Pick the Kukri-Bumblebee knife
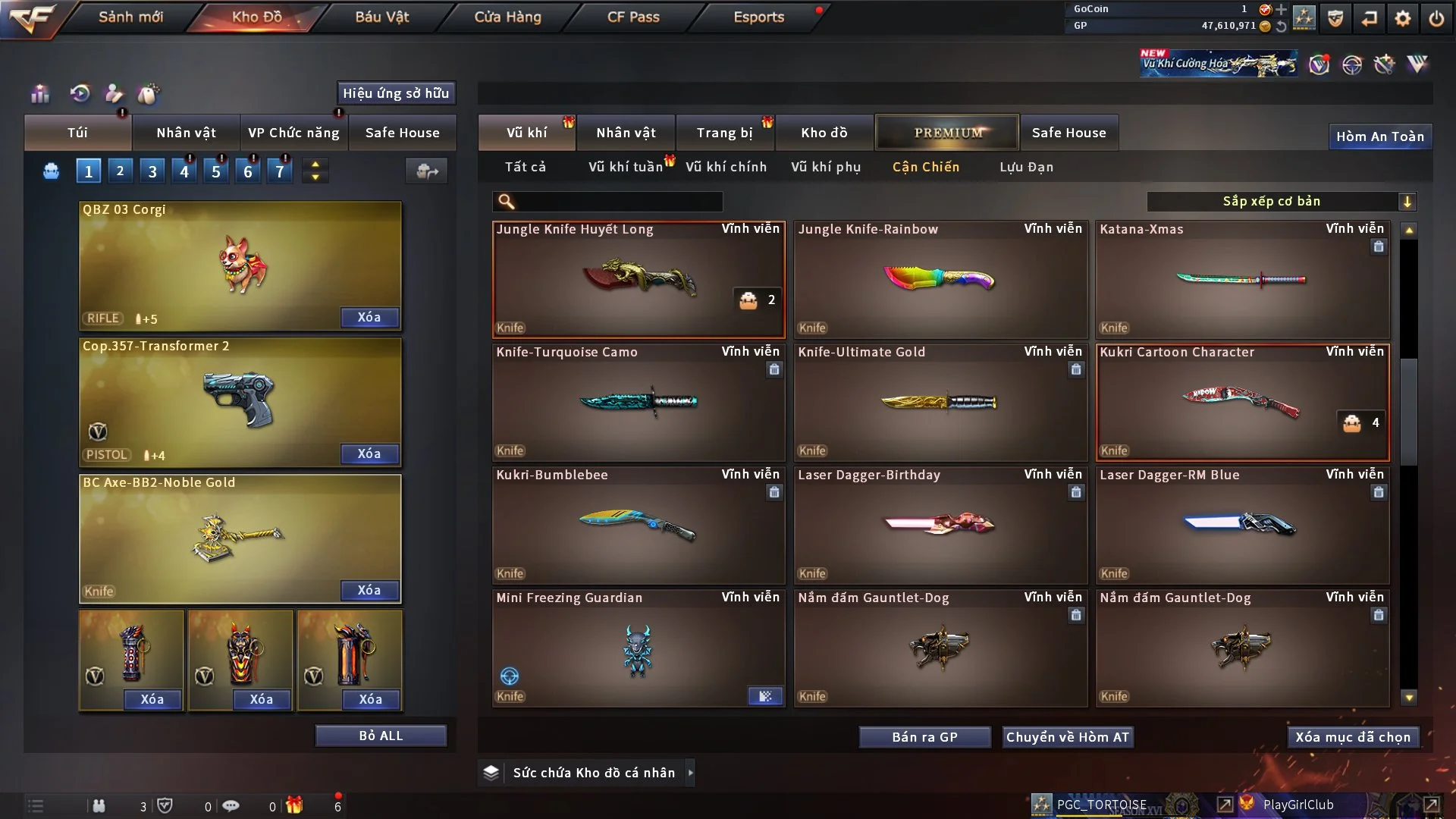Viewport: 1456px width, 819px height. point(638,525)
